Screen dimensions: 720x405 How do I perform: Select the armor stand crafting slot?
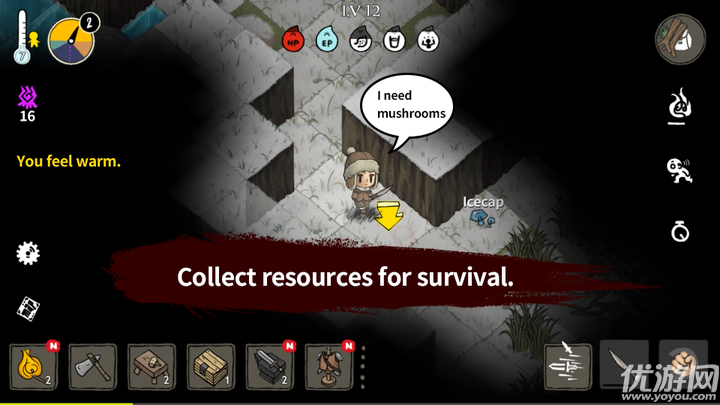[x=329, y=367]
